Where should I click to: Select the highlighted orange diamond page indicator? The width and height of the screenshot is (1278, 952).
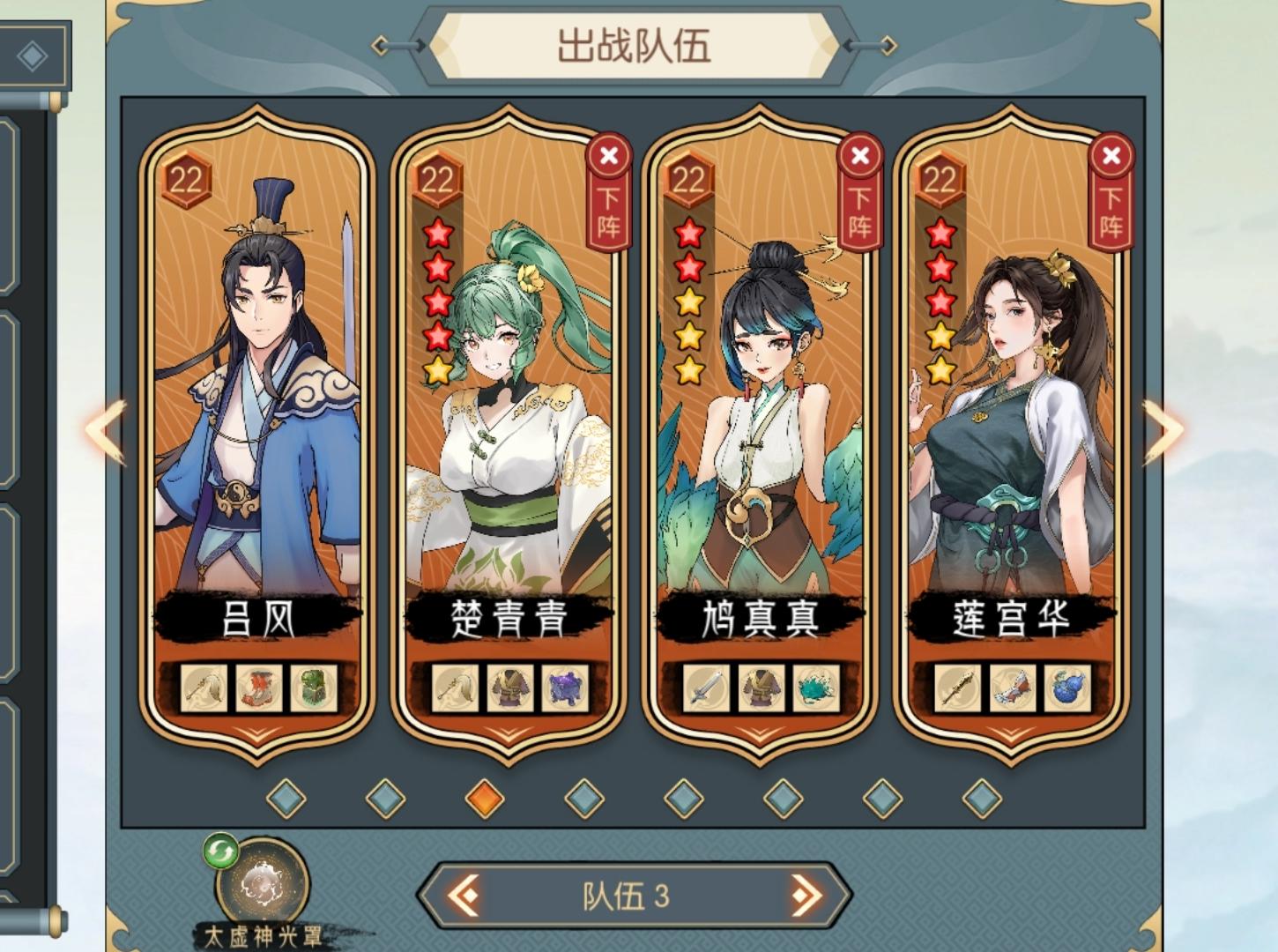(x=484, y=795)
